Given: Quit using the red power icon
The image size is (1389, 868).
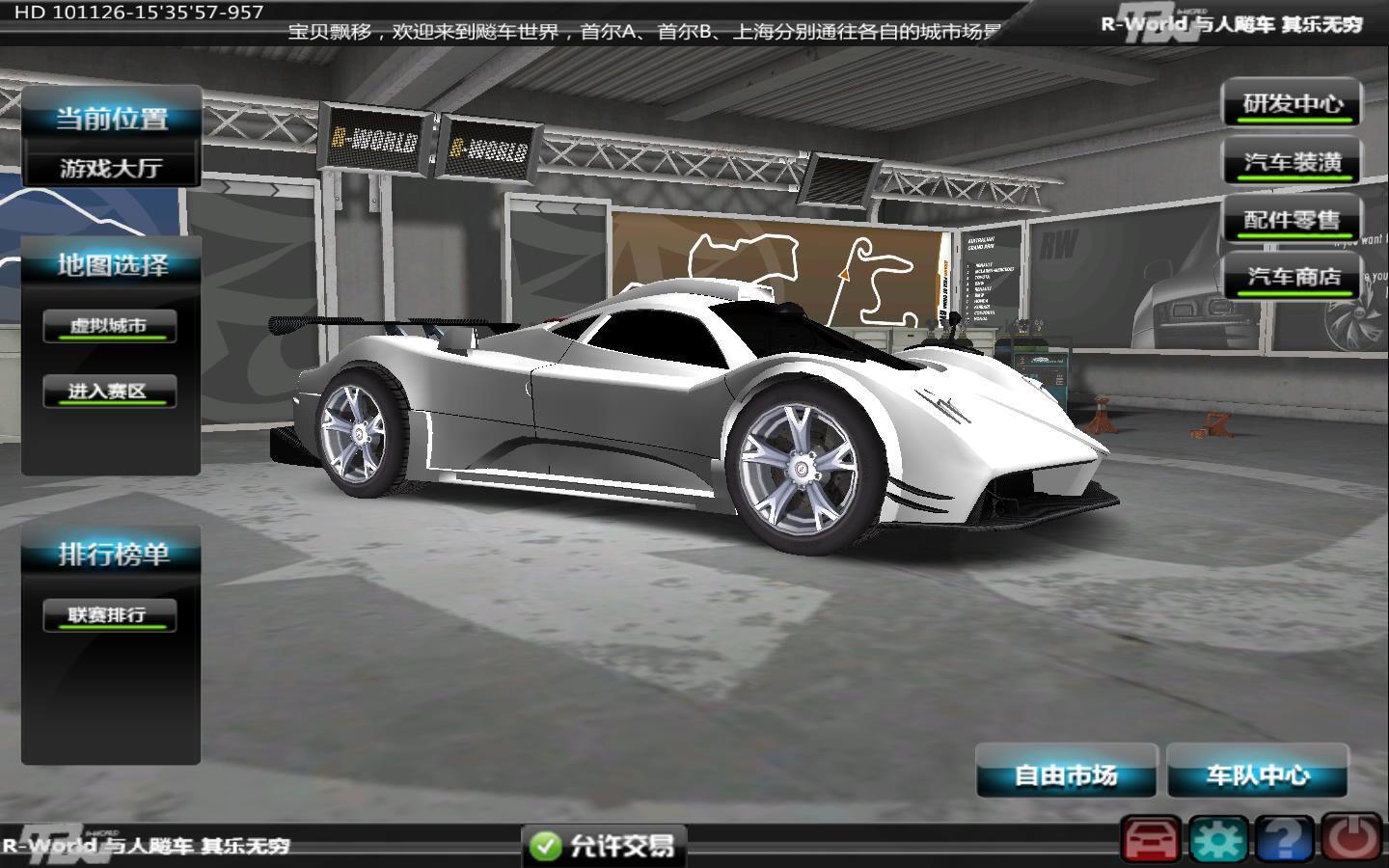Looking at the screenshot, I should (x=1350, y=840).
